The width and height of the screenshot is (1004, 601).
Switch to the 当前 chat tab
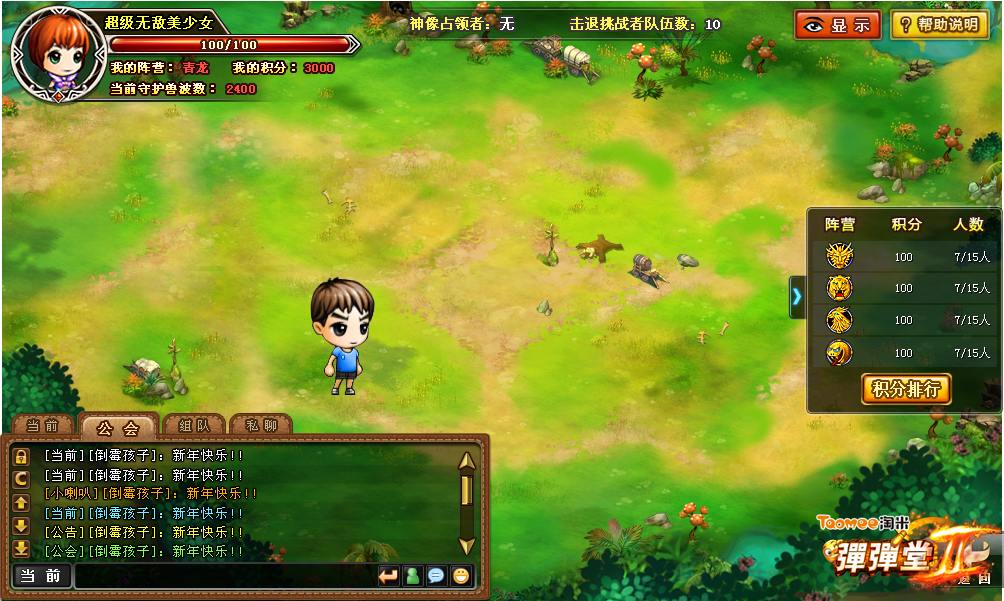pyautogui.click(x=42, y=426)
